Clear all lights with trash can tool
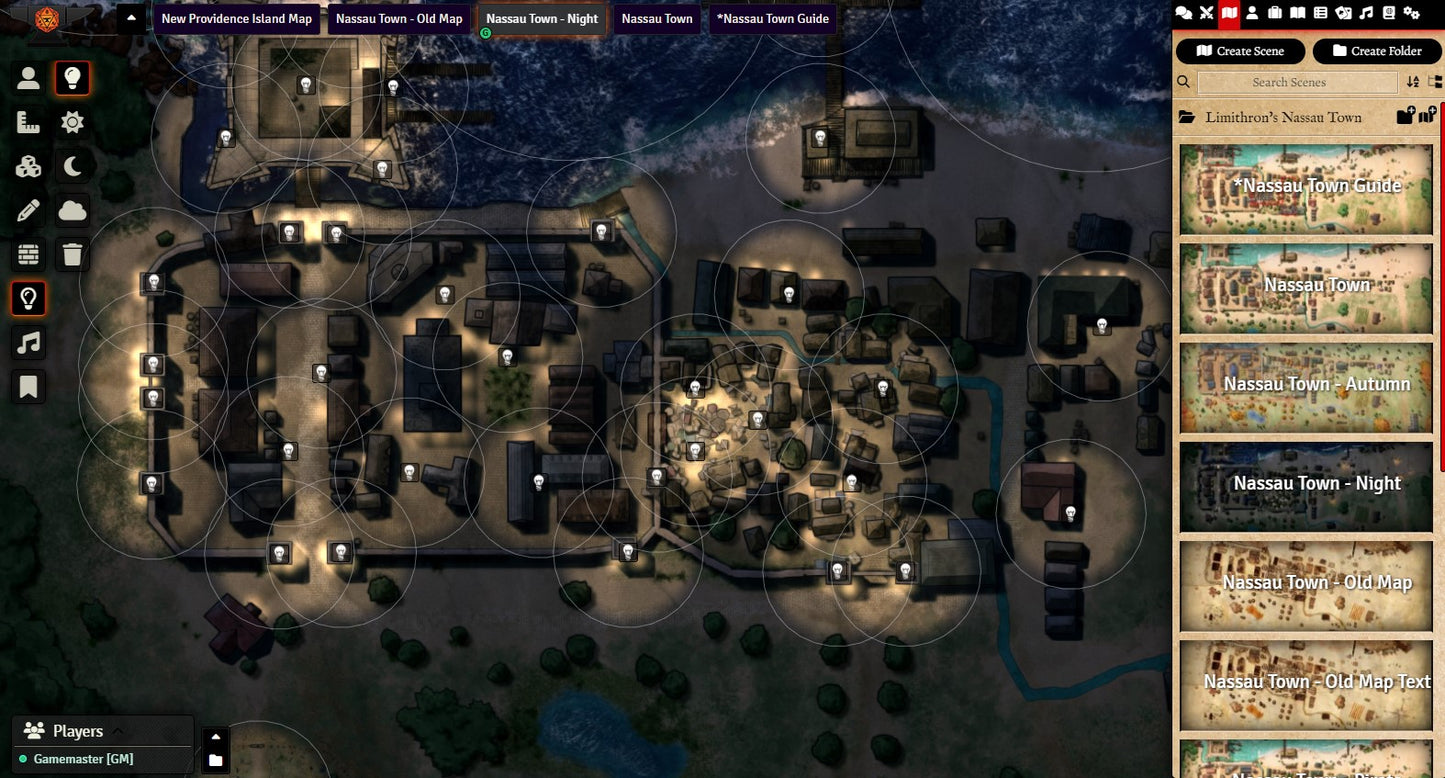This screenshot has width=1445, height=778. pyautogui.click(x=72, y=254)
